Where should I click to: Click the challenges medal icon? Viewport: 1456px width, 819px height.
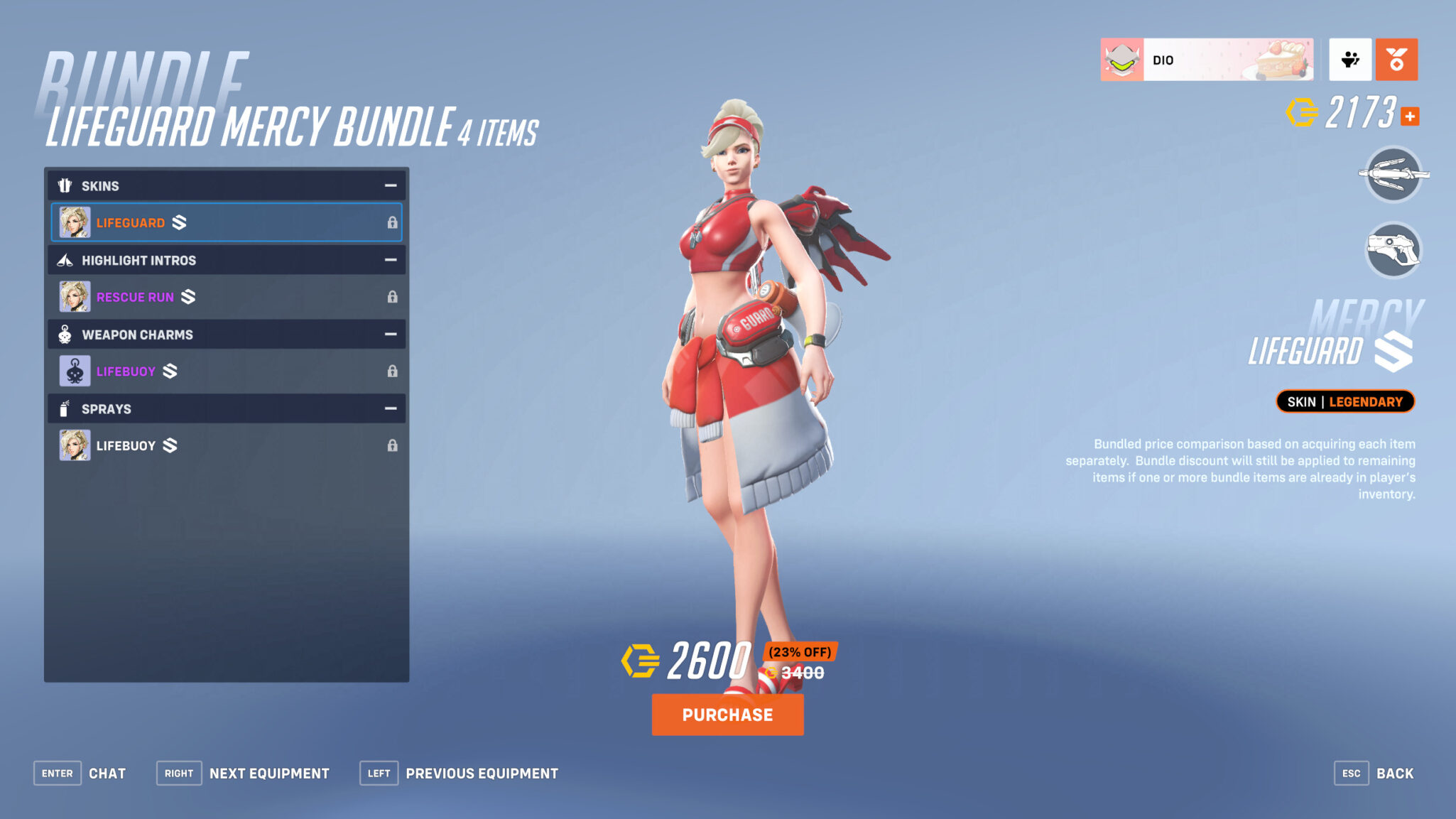point(1396,60)
